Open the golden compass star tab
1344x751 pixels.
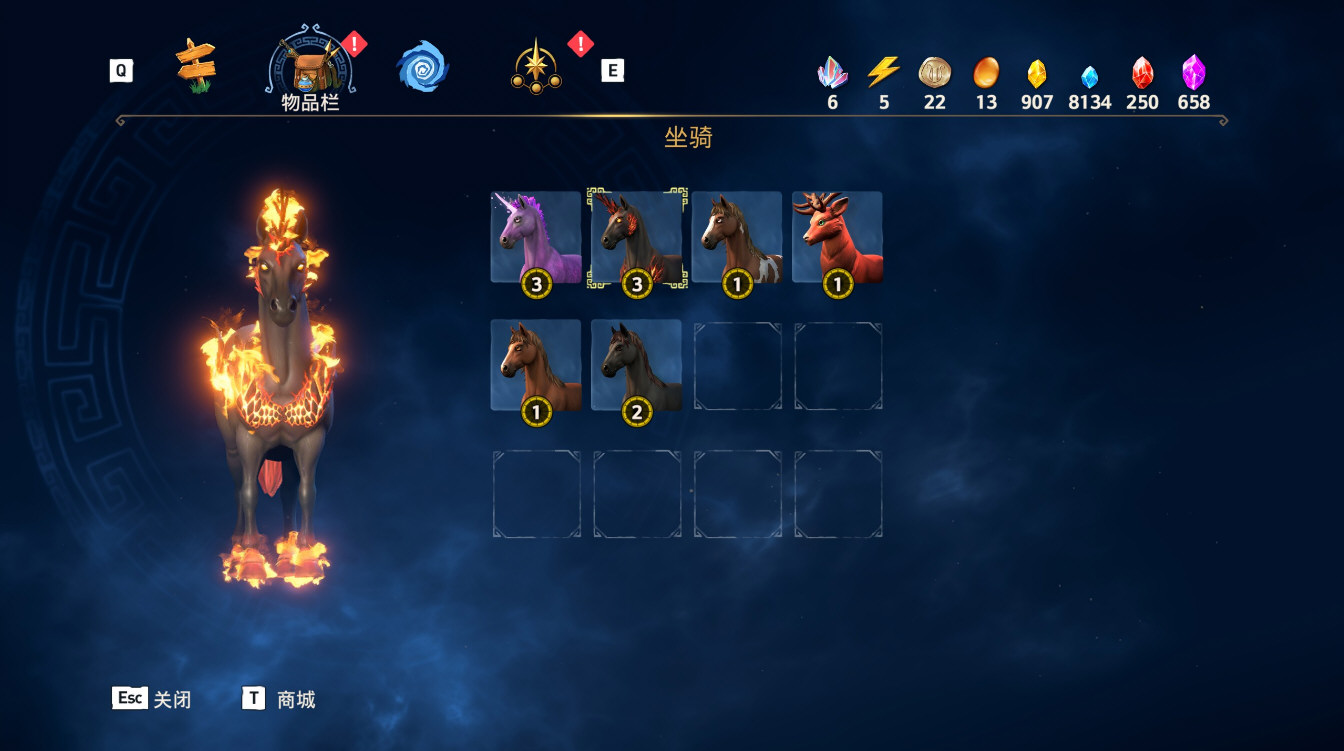(537, 68)
